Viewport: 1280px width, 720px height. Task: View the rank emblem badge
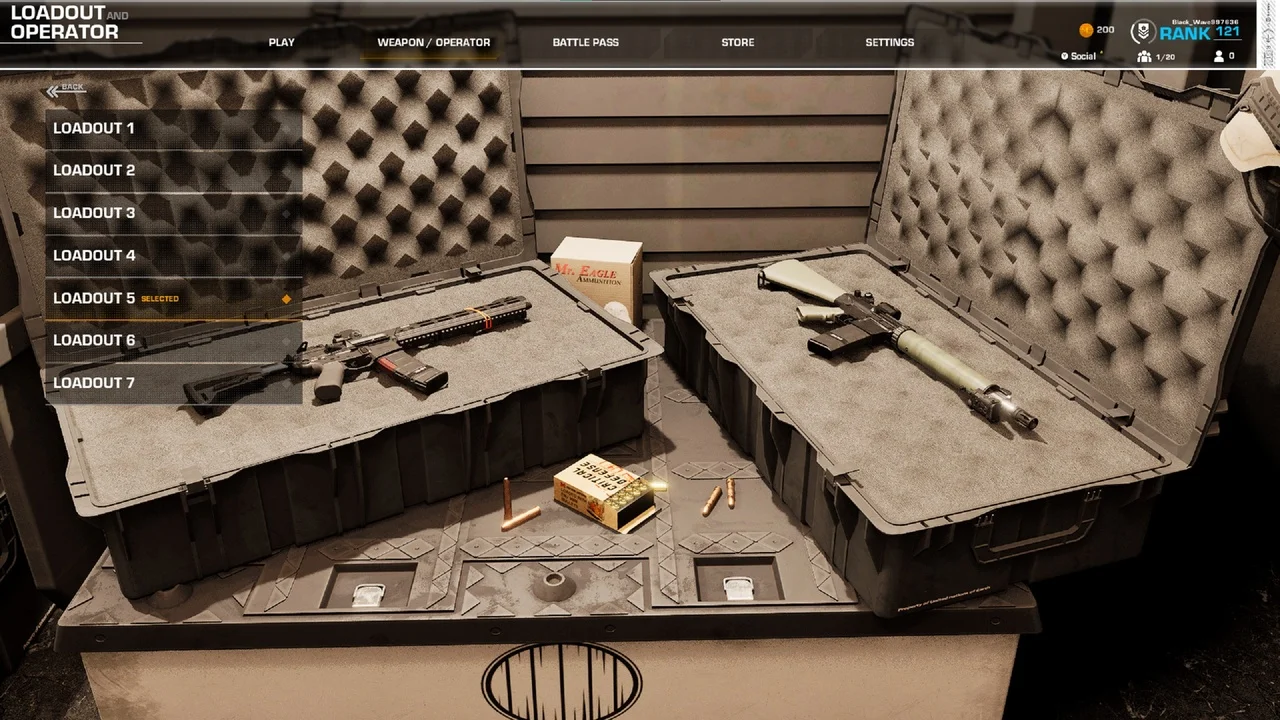[1143, 32]
